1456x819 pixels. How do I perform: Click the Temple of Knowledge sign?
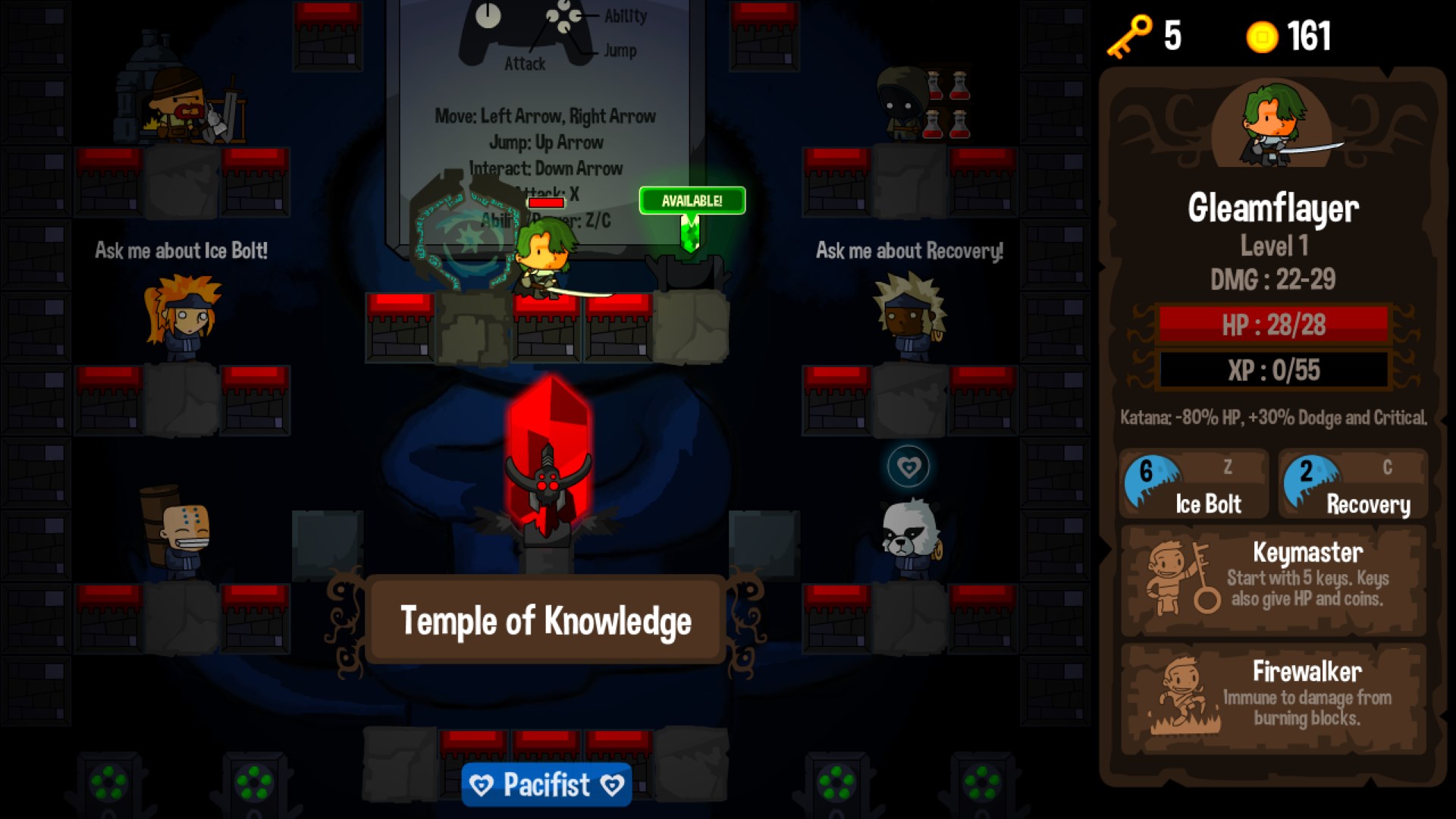546,620
